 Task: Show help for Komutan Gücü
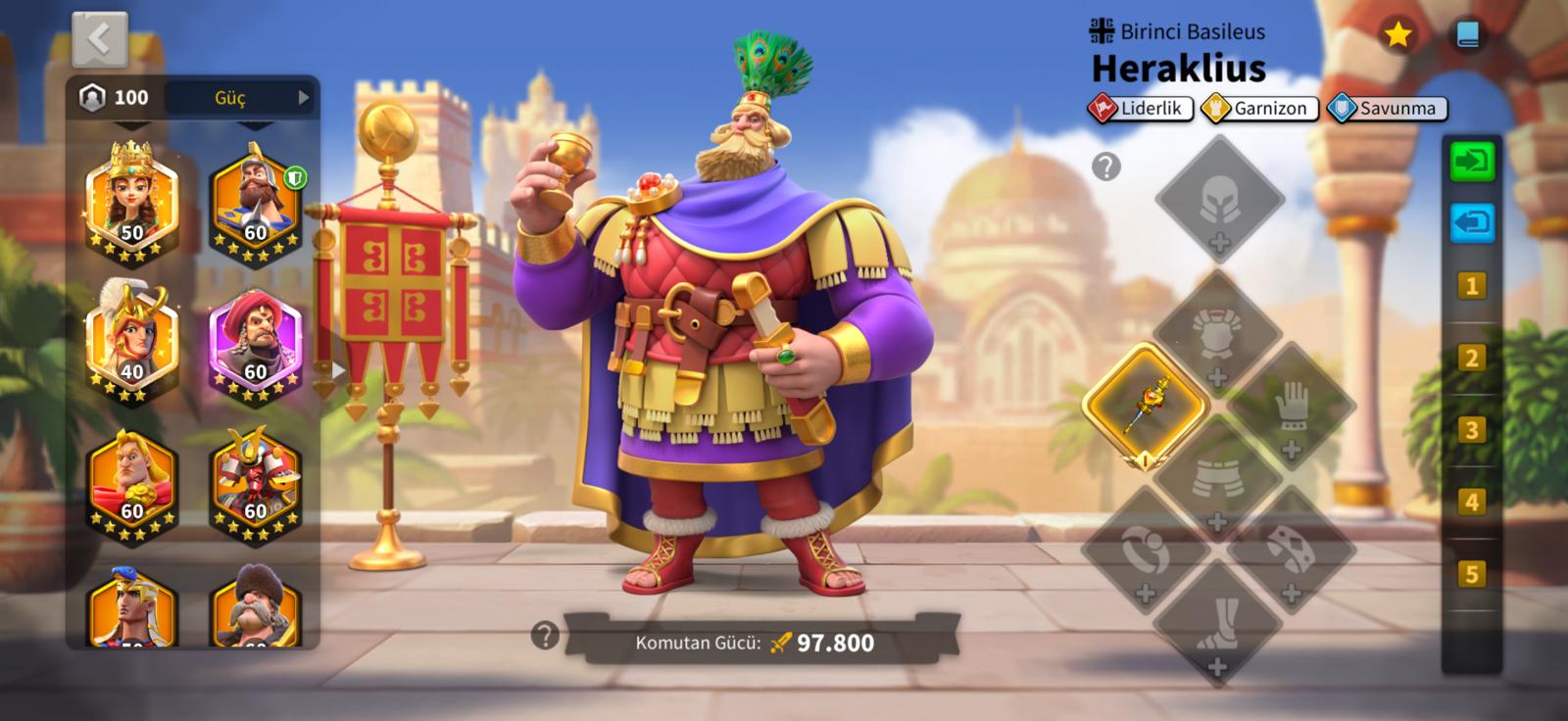(x=544, y=636)
